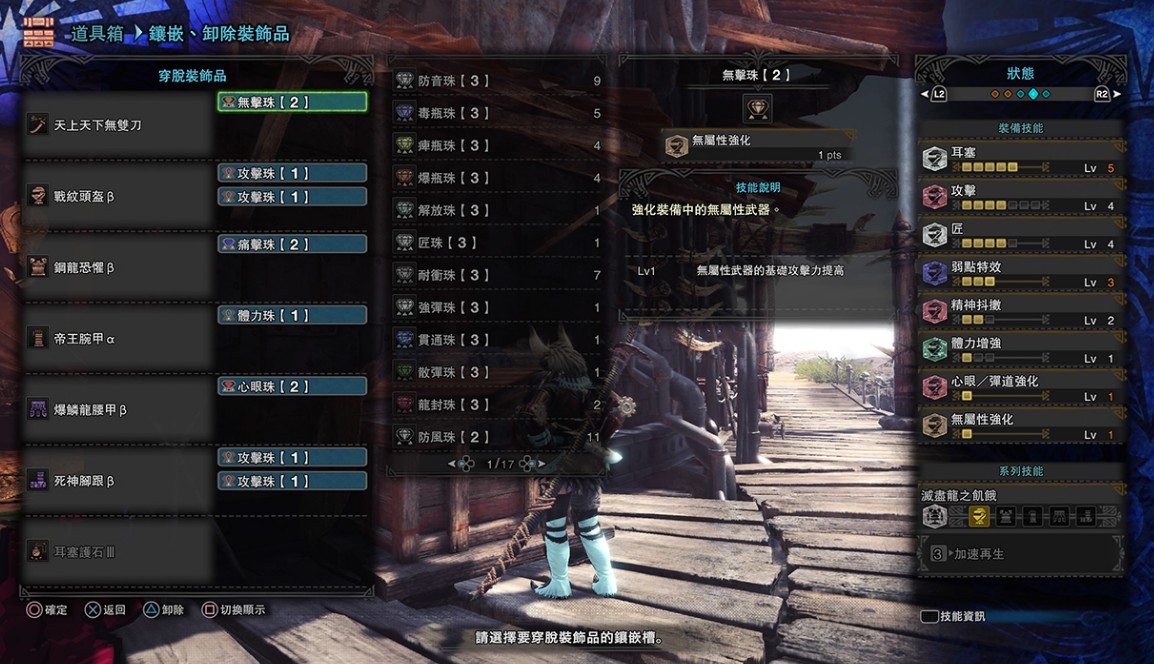Choose the 痛擊珠【2】 decoration slot
Viewport: 1154px width, 664px height.
click(292, 244)
